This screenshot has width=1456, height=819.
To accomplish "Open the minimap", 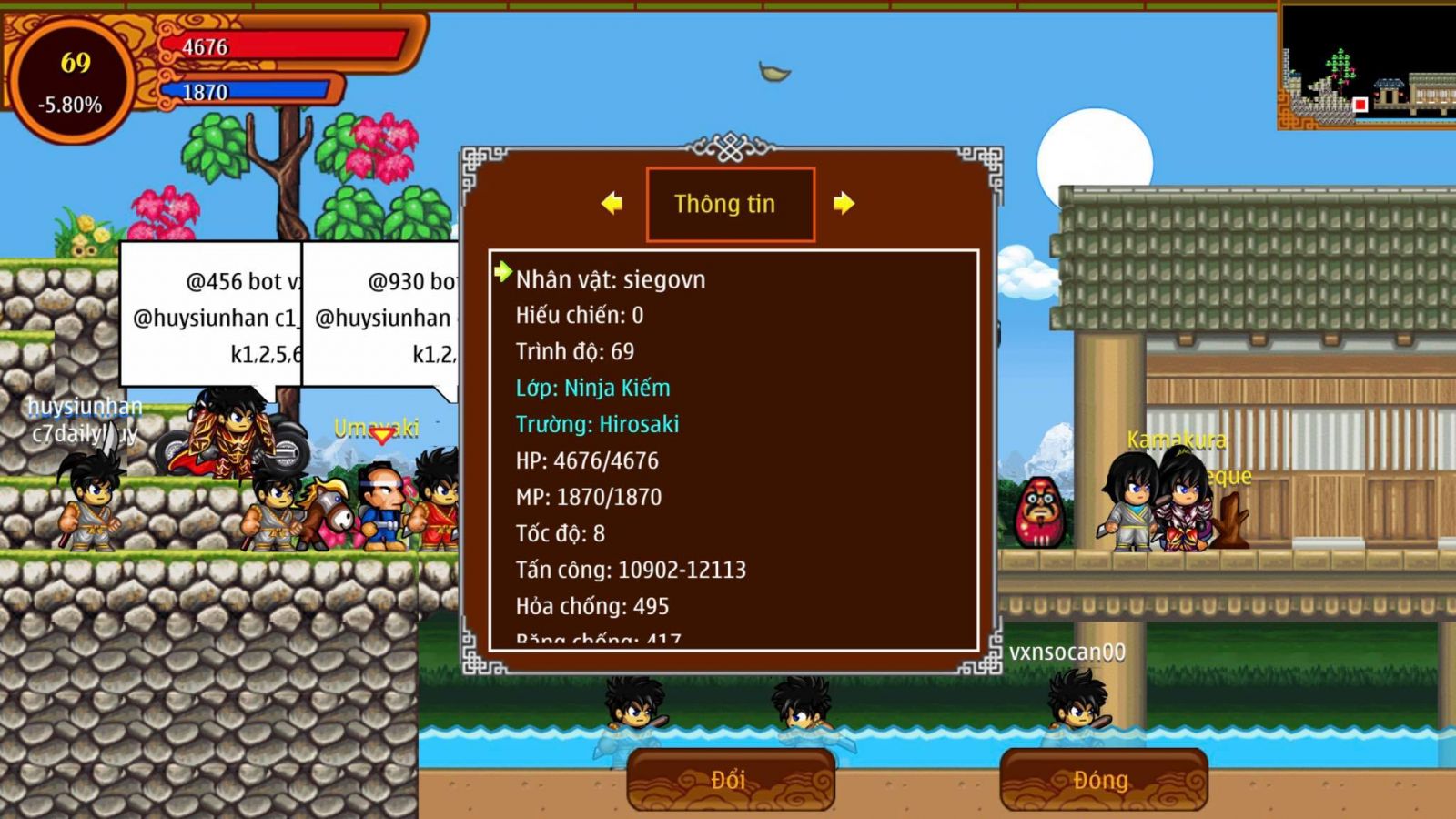I will pyautogui.click(x=1366, y=66).
